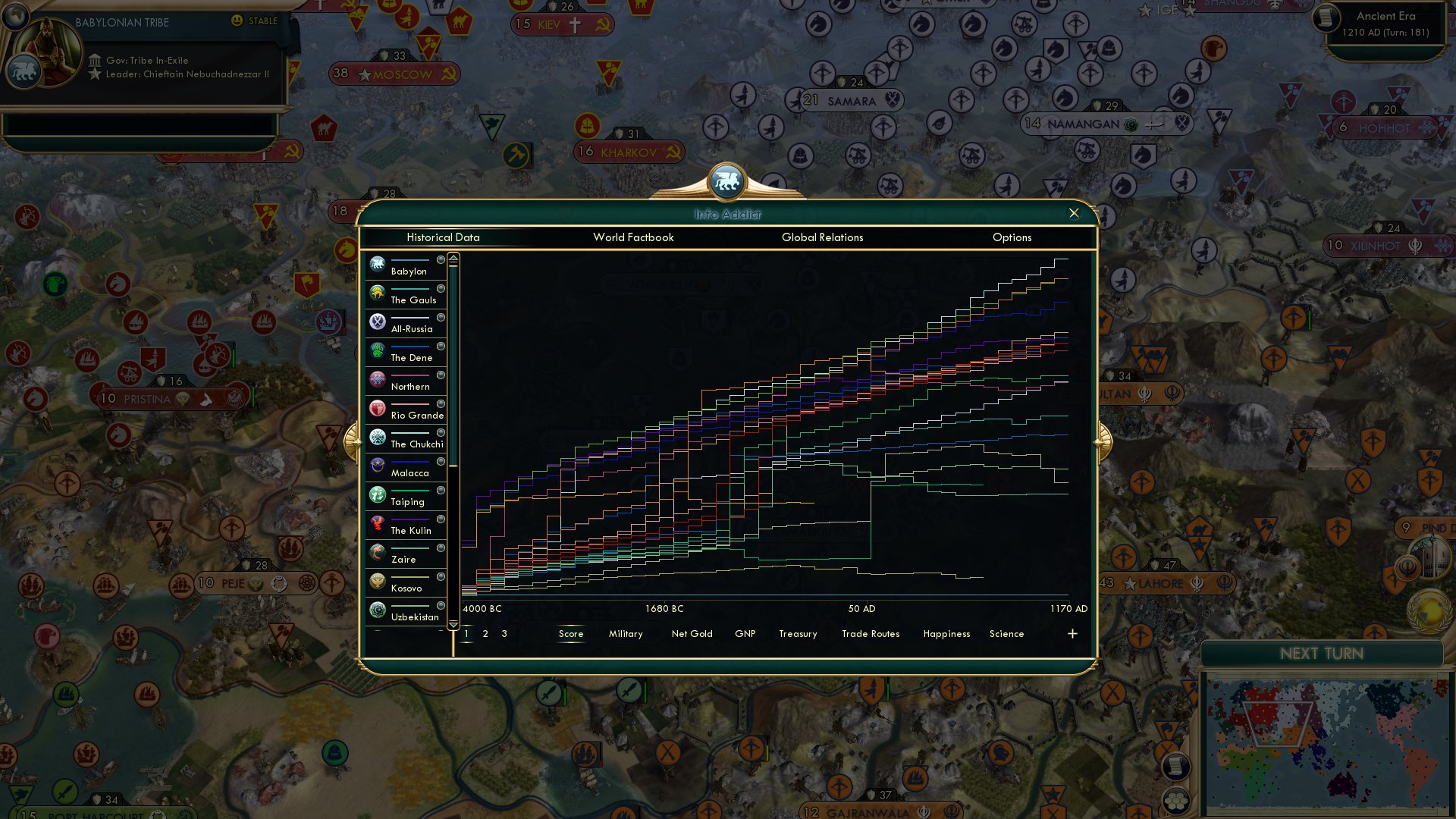The image size is (1456, 819).
Task: Click the Malacca crescent emblem
Action: (x=378, y=465)
